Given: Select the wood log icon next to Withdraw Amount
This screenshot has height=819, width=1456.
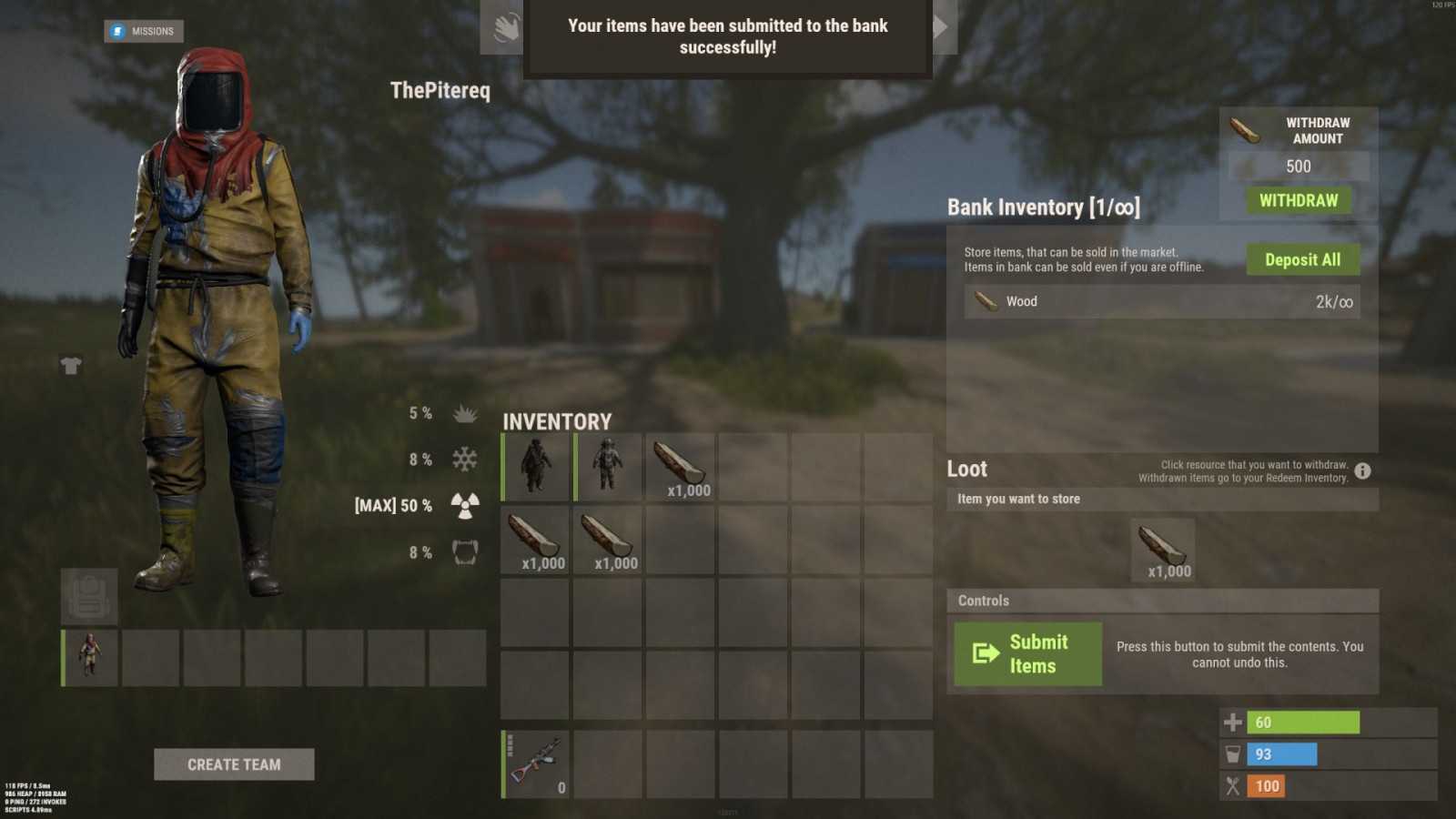Looking at the screenshot, I should coord(1247,130).
